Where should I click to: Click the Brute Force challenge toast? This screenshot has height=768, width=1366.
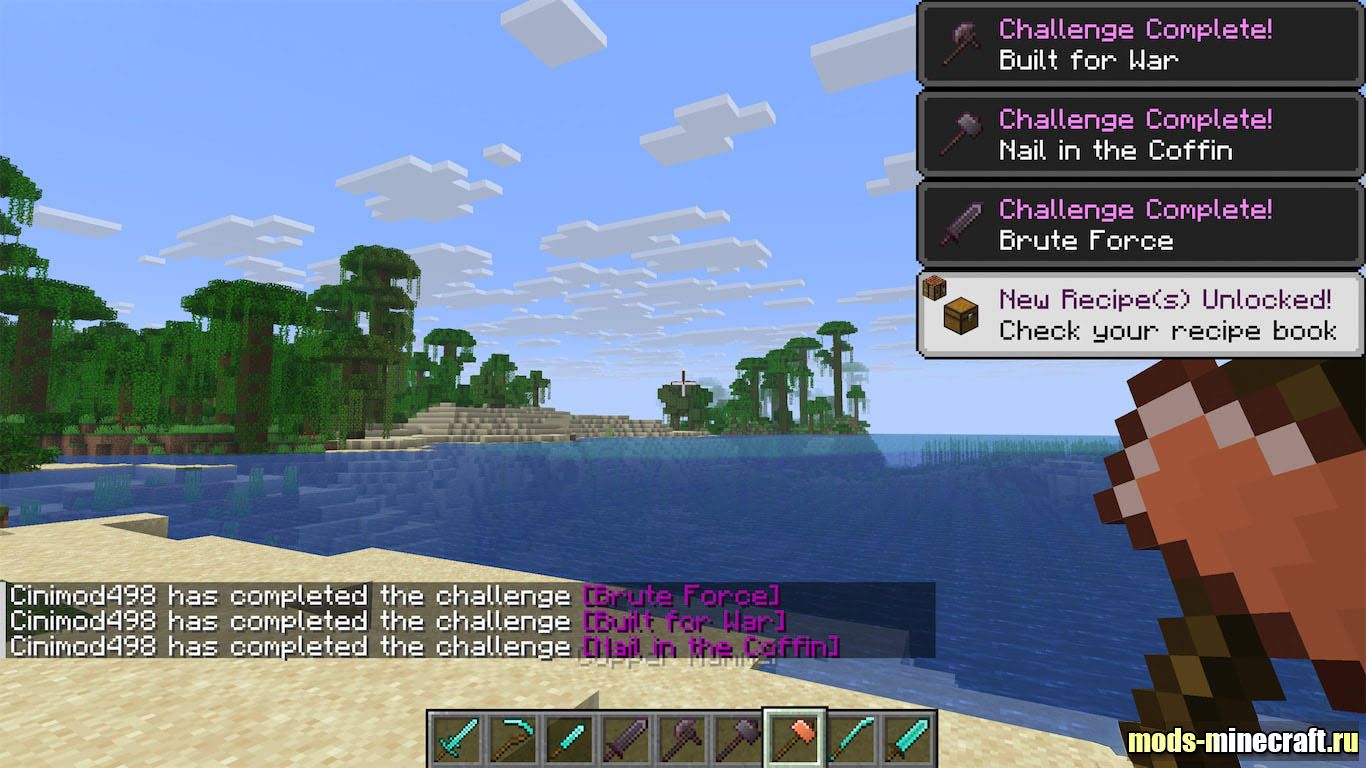tap(1140, 225)
